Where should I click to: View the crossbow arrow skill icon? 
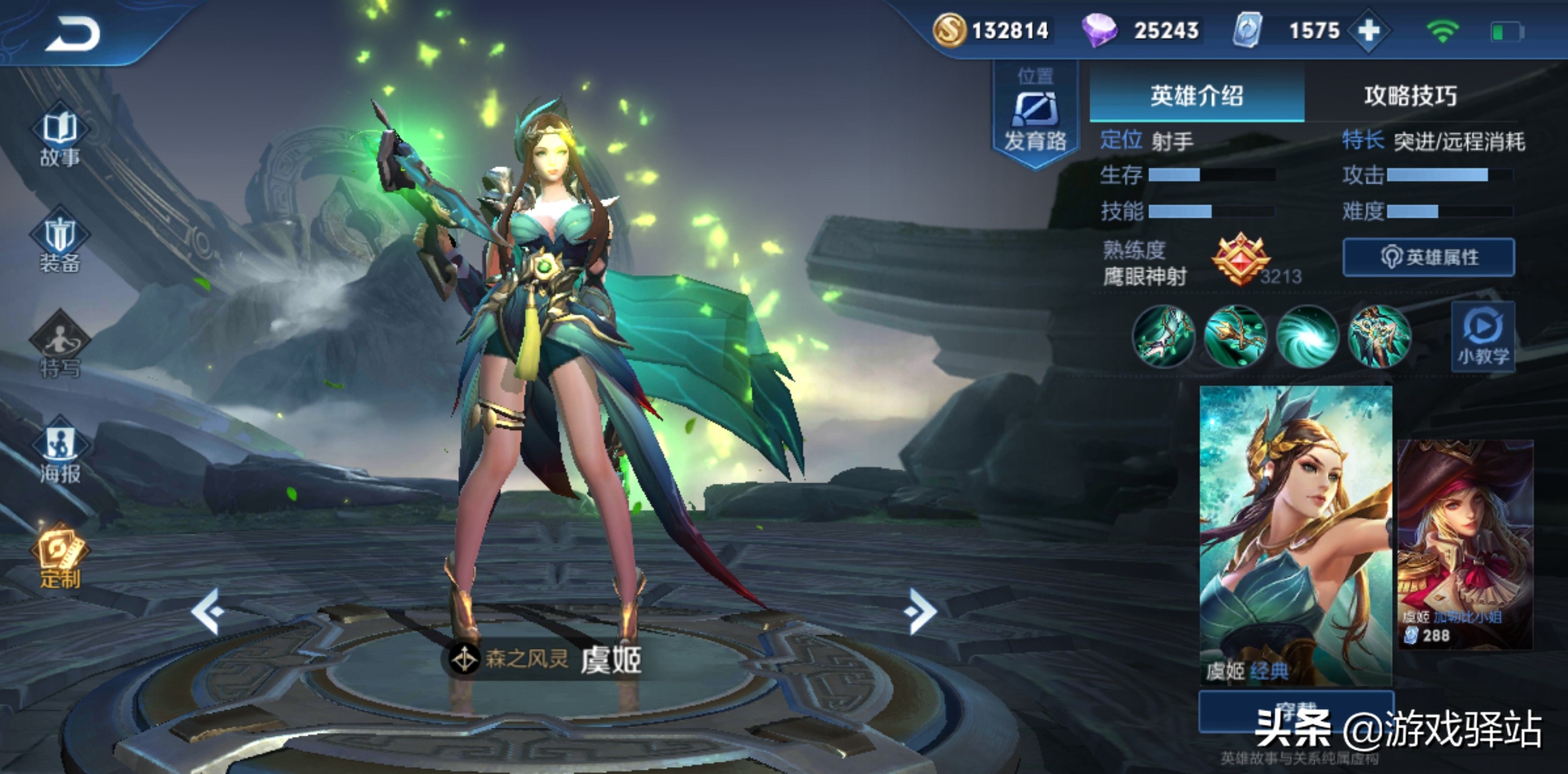1235,336
